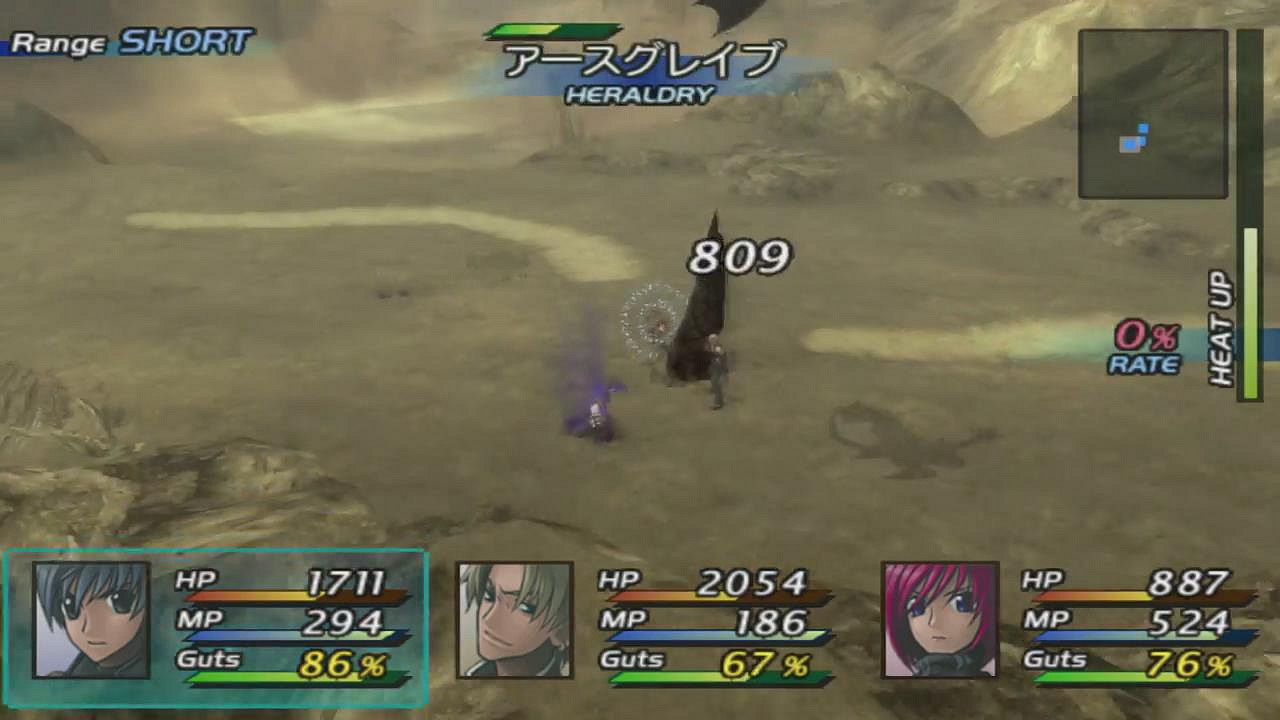
Task: Click the minimap in the top-right corner
Action: (1152, 115)
